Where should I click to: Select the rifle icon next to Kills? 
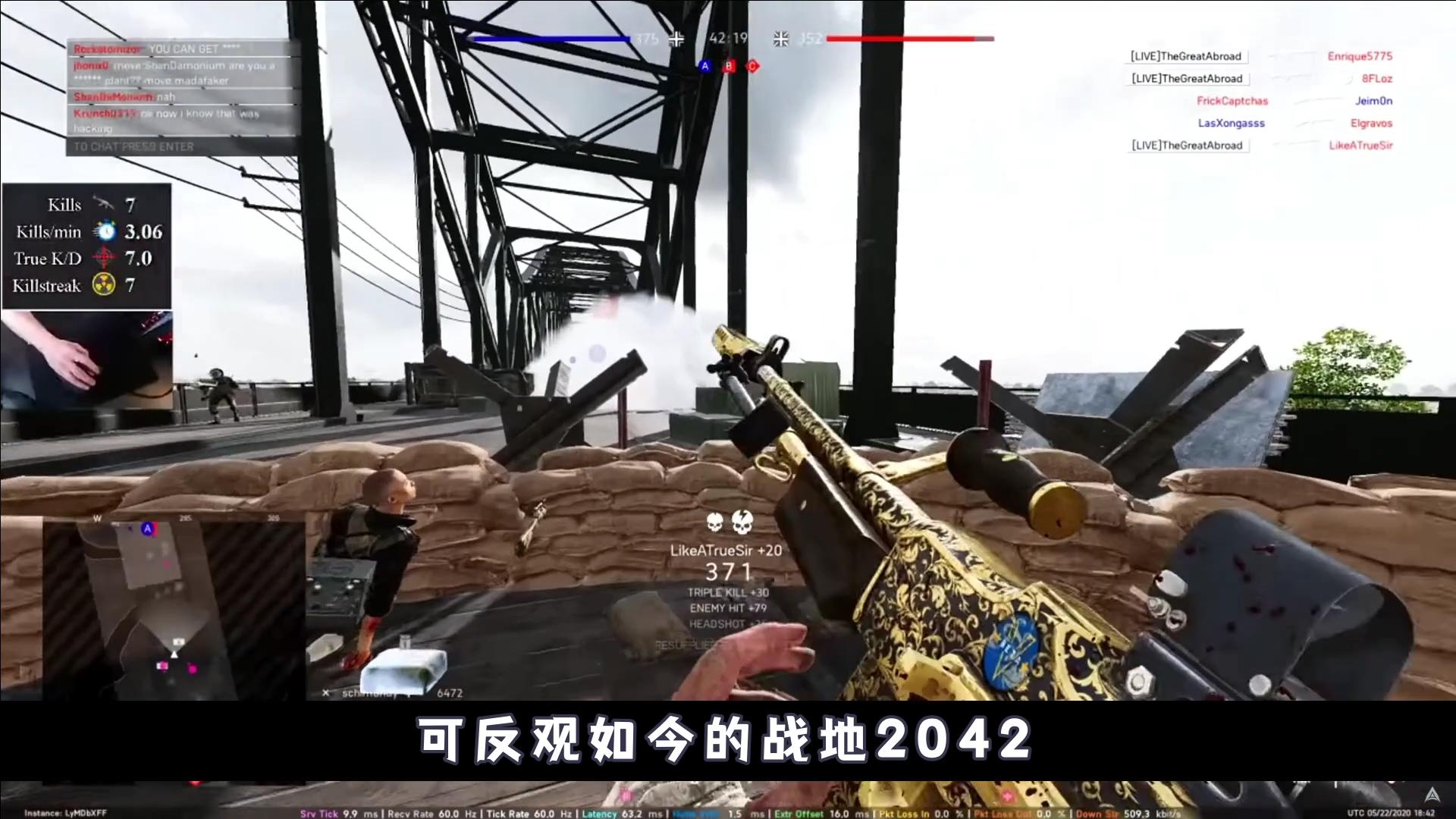coord(104,203)
